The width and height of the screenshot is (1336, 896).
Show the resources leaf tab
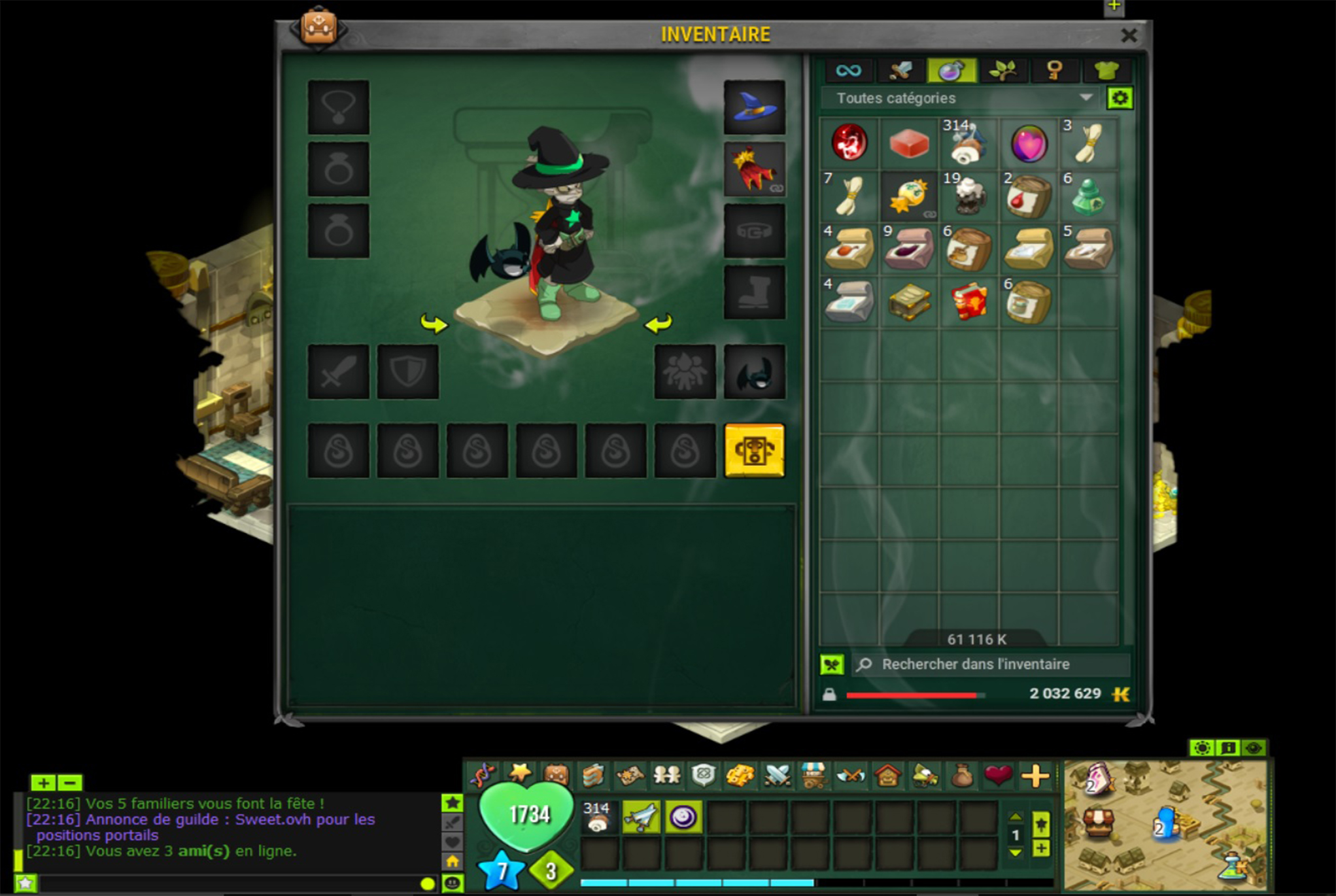coord(1002,70)
